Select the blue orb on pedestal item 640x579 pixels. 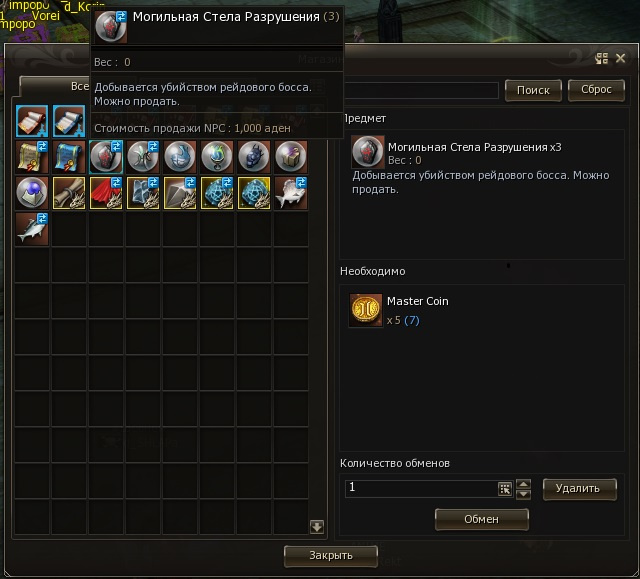coord(33,193)
